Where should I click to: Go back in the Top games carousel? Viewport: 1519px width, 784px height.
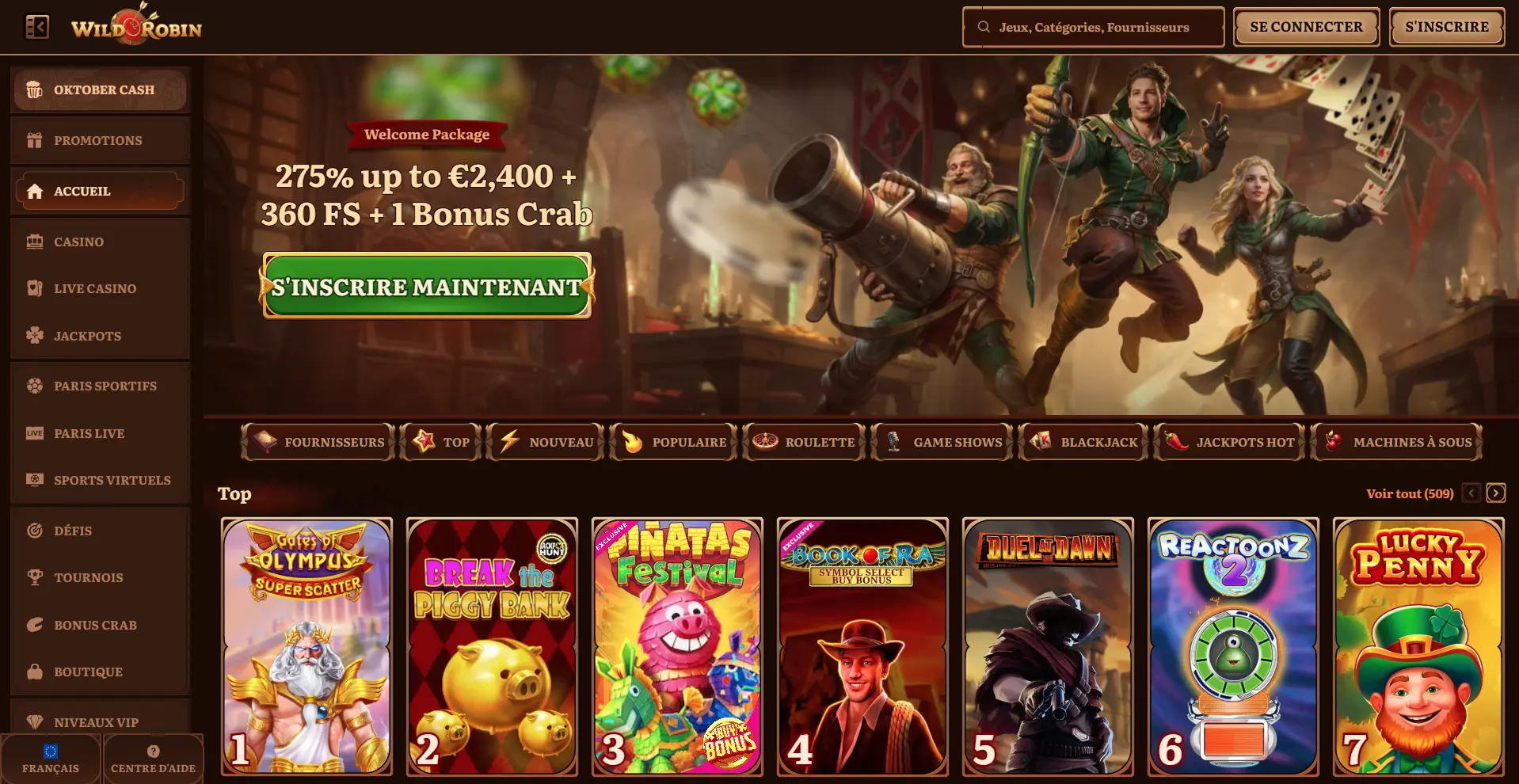[x=1471, y=493]
